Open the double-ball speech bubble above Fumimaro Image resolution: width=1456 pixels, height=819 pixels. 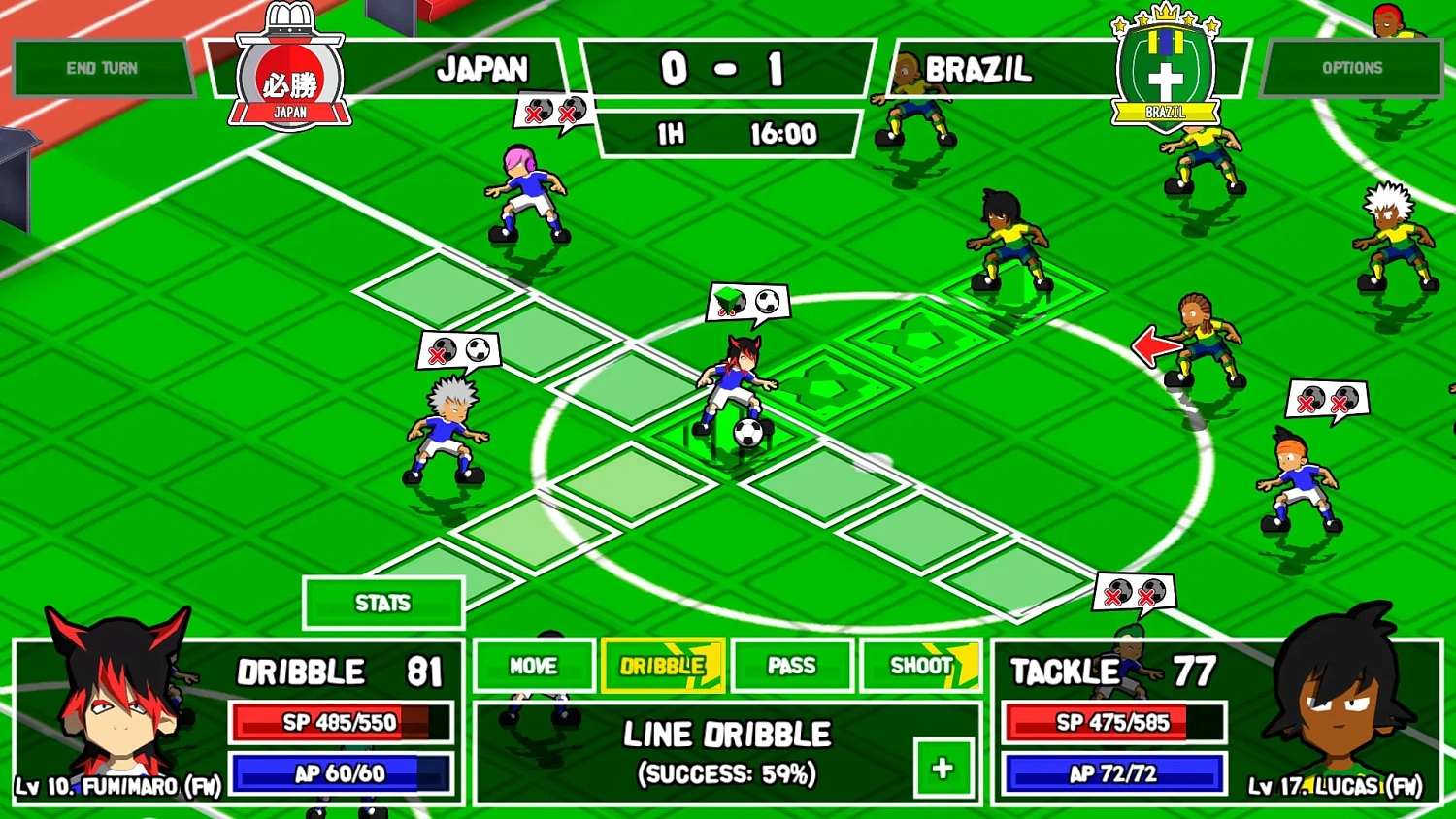coord(747,301)
